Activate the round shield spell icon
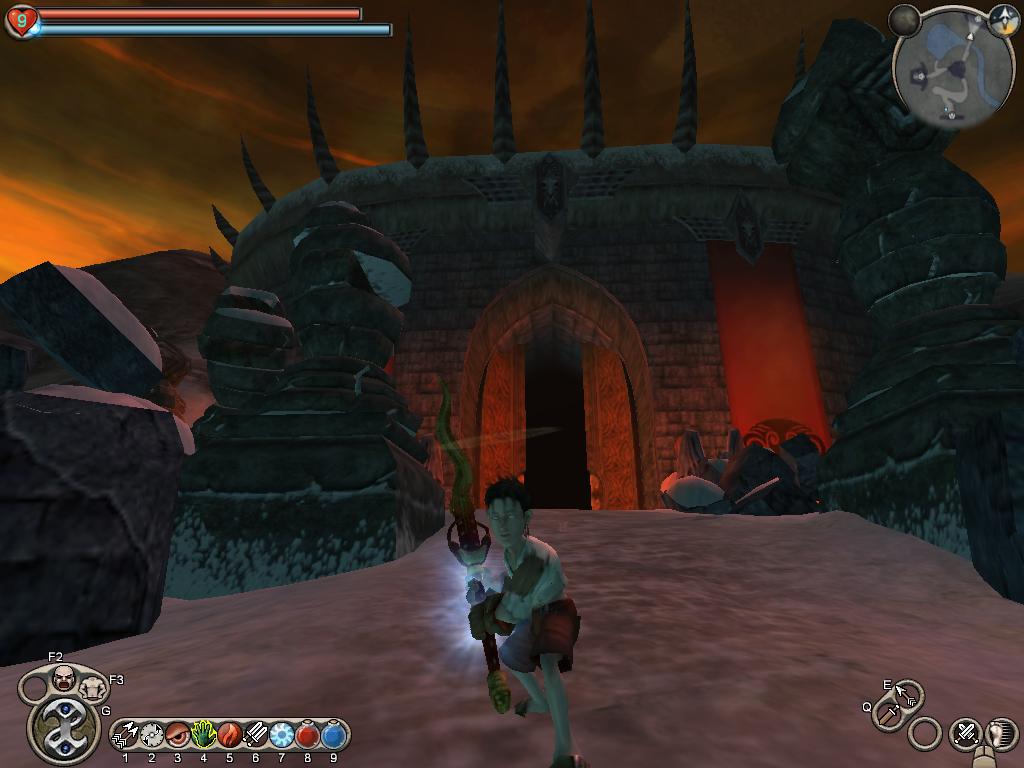 [x=152, y=736]
